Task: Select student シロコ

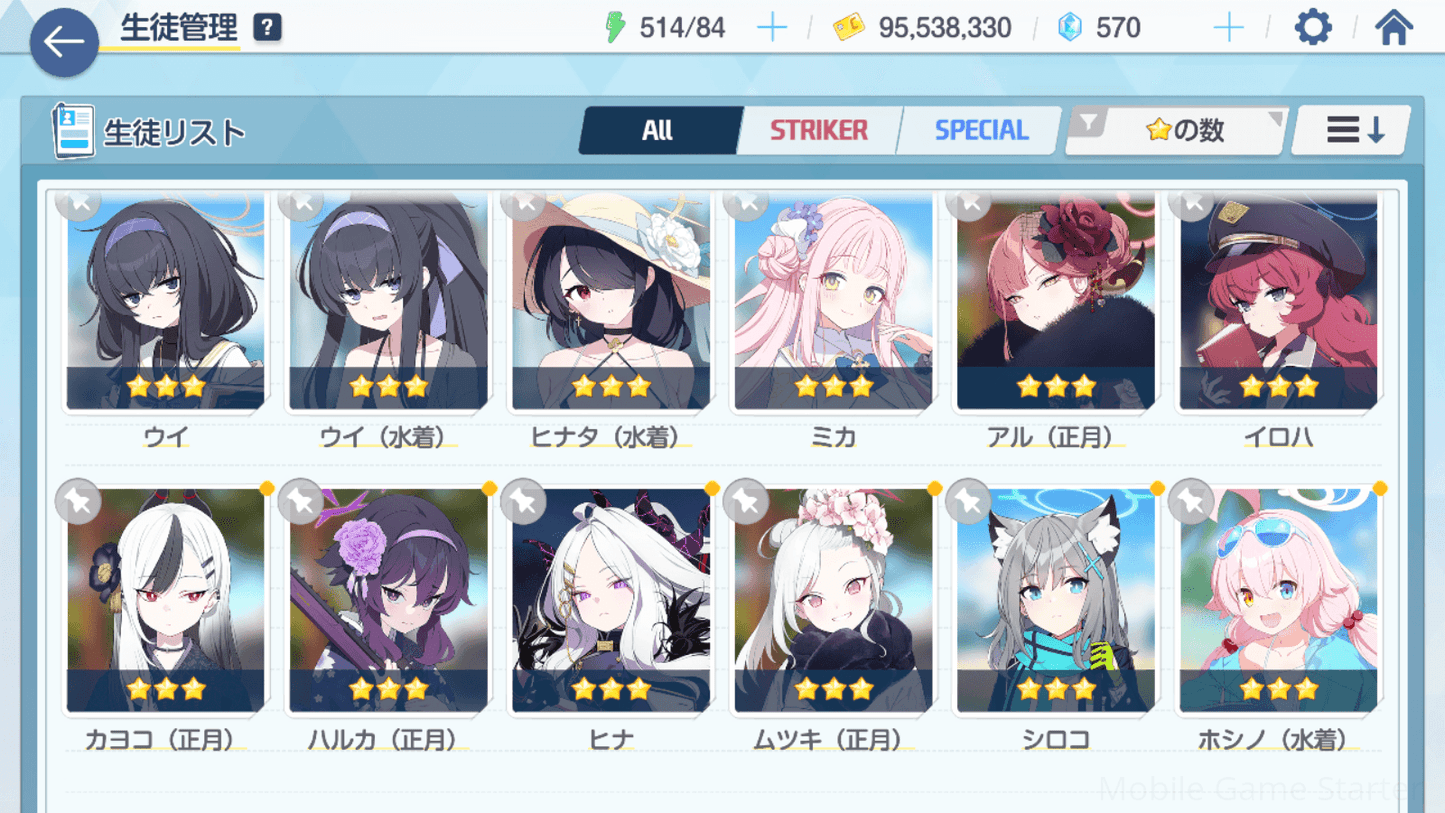Action: click(1056, 602)
